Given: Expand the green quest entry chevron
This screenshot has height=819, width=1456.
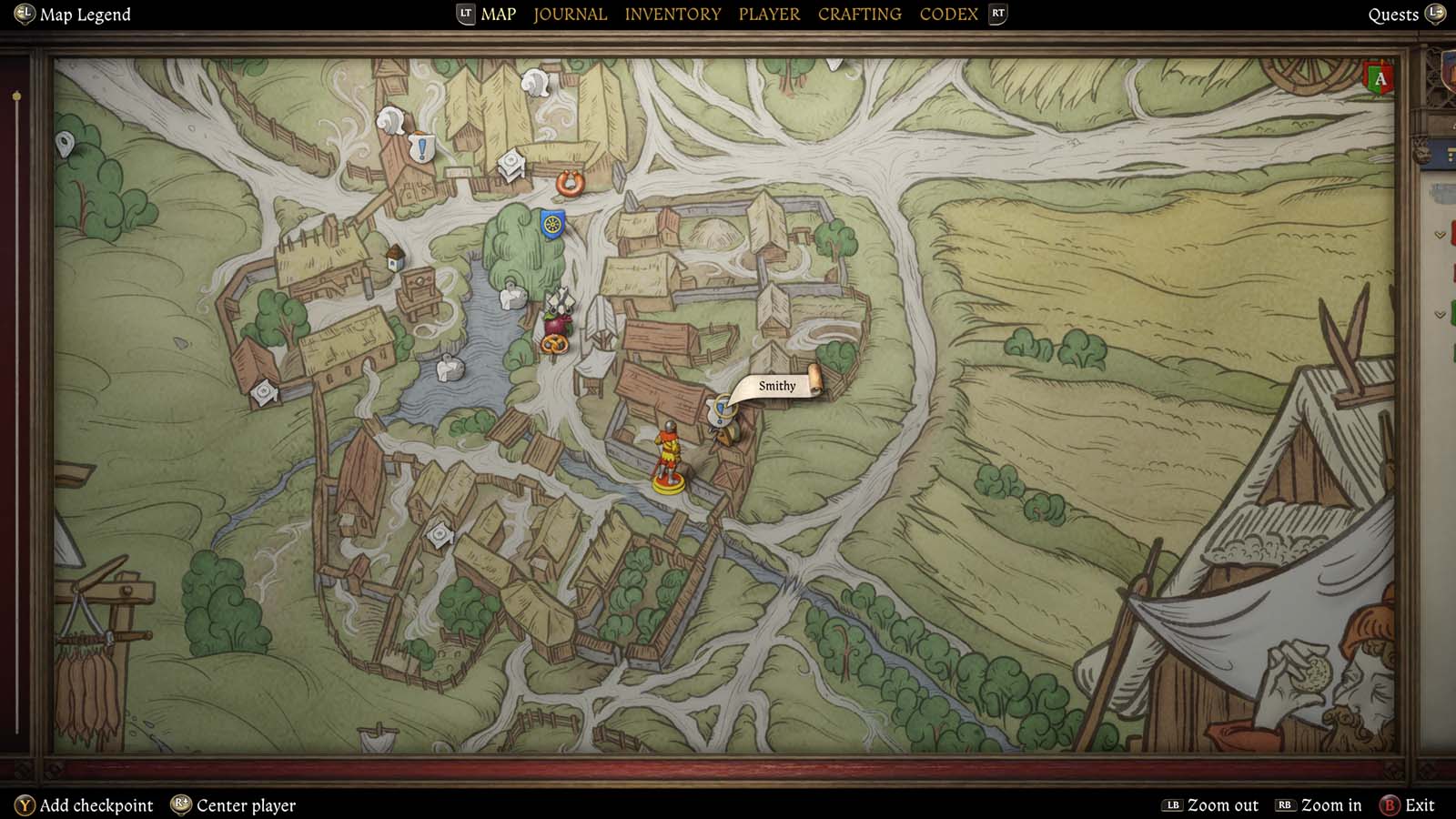Looking at the screenshot, I should coord(1440,314).
